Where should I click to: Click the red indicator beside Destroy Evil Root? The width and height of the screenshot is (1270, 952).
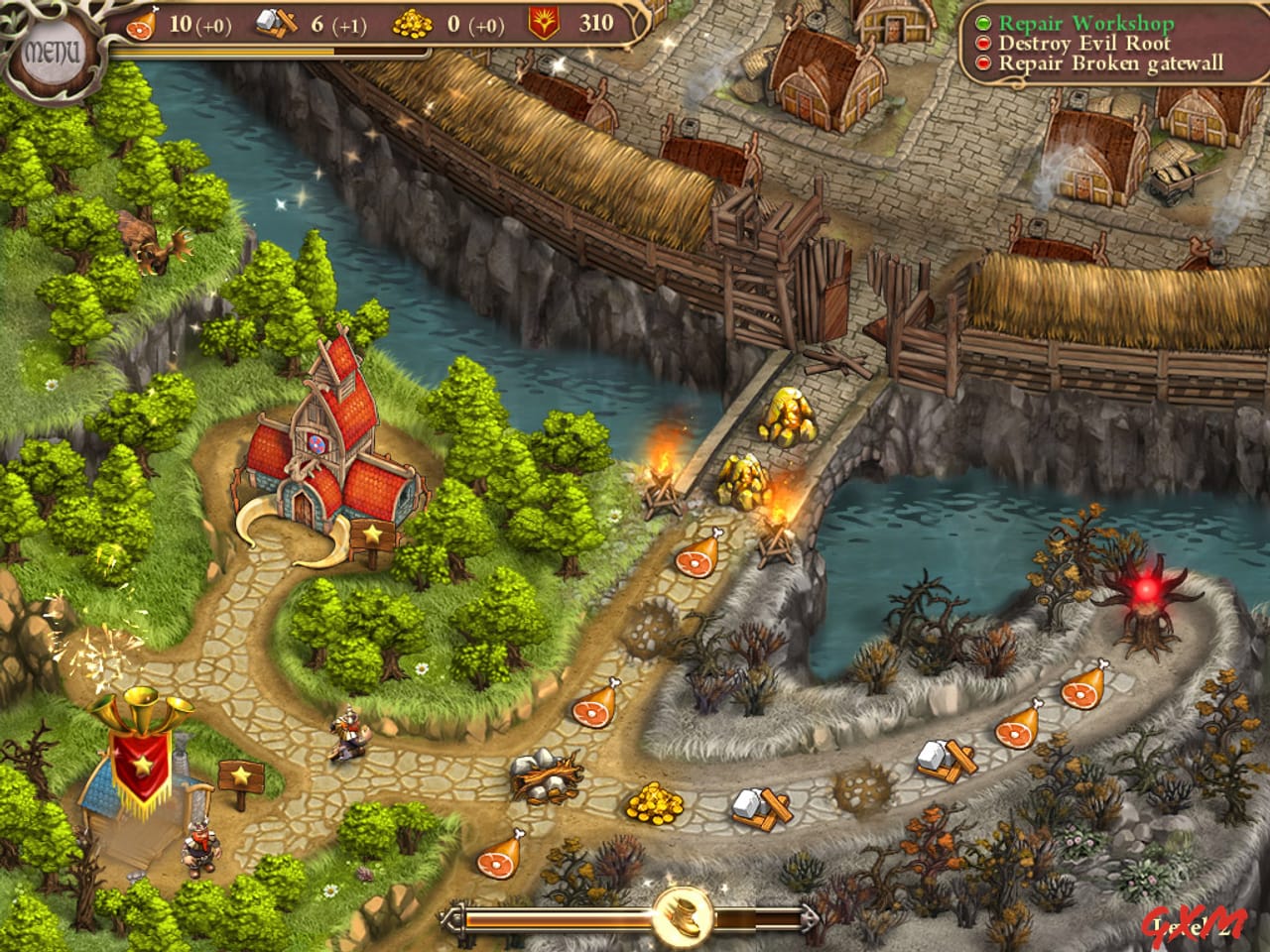[x=984, y=44]
